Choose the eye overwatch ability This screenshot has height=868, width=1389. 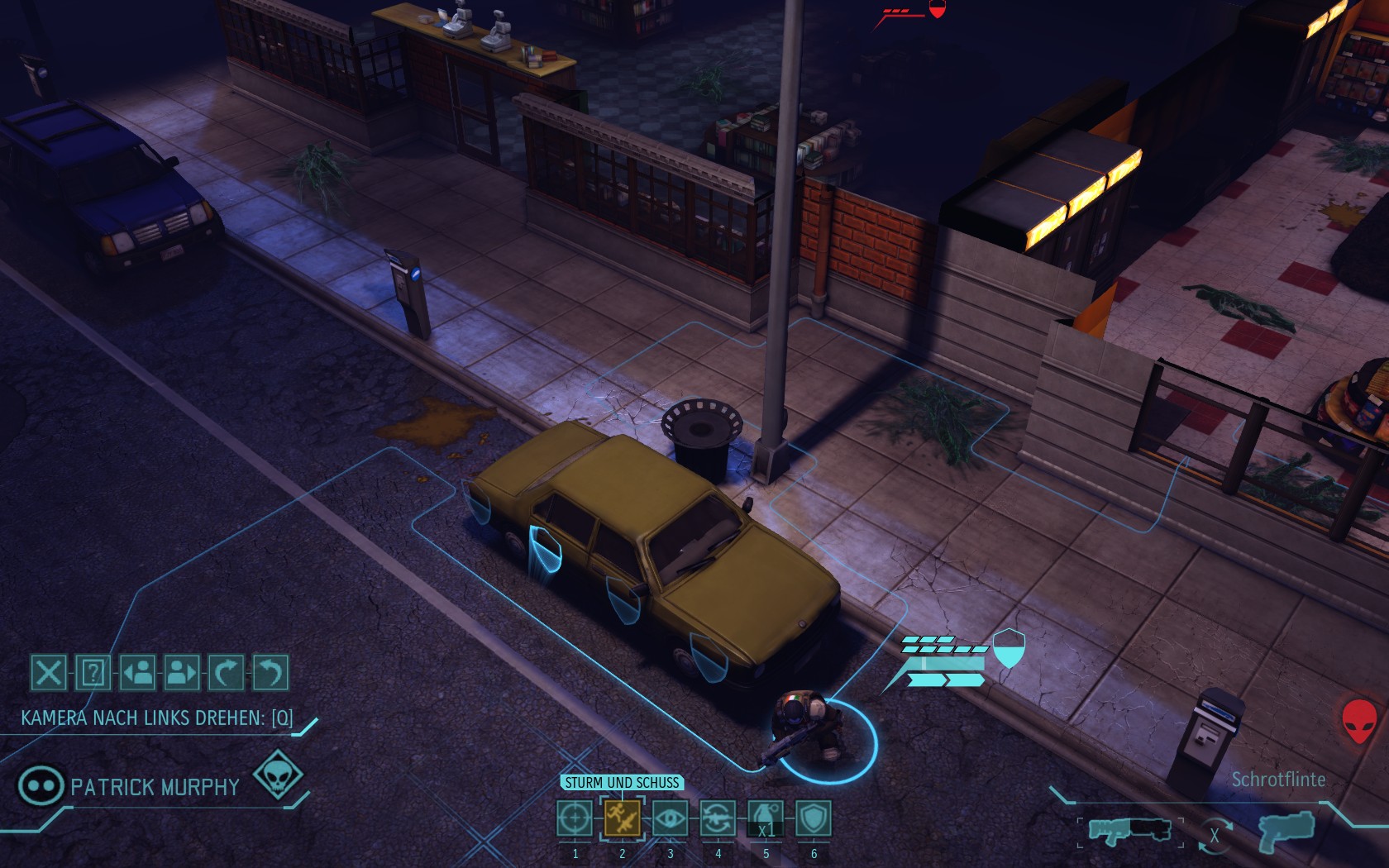(x=670, y=819)
